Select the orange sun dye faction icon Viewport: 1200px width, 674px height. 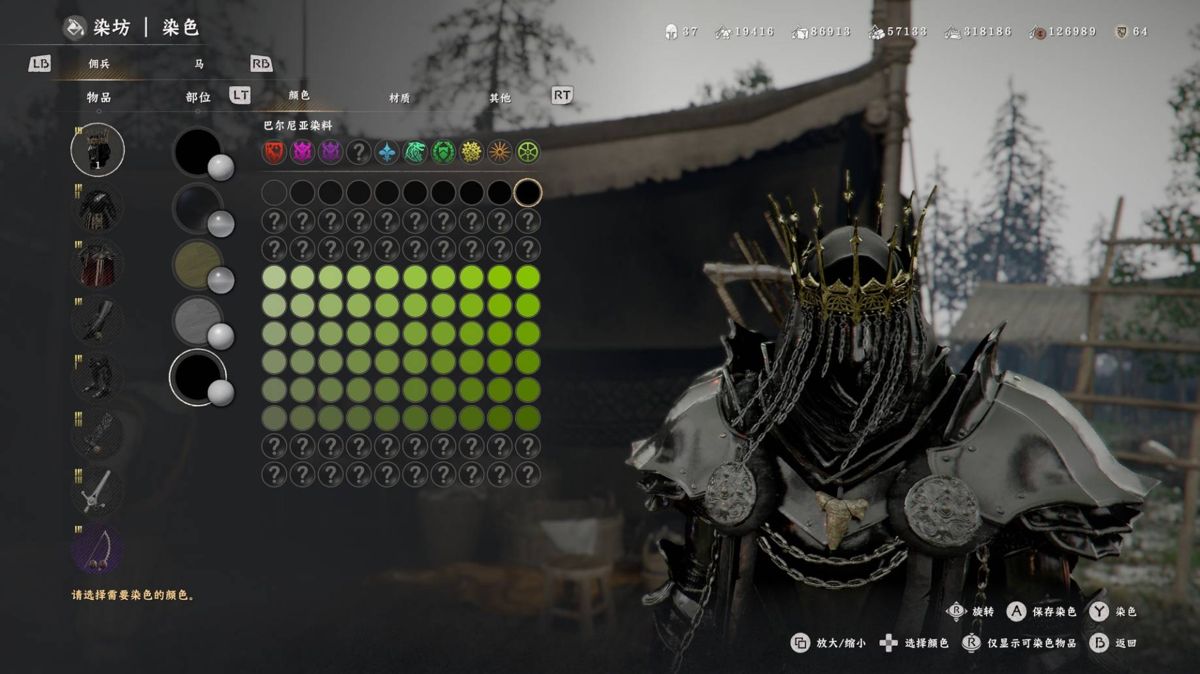pyautogui.click(x=499, y=152)
